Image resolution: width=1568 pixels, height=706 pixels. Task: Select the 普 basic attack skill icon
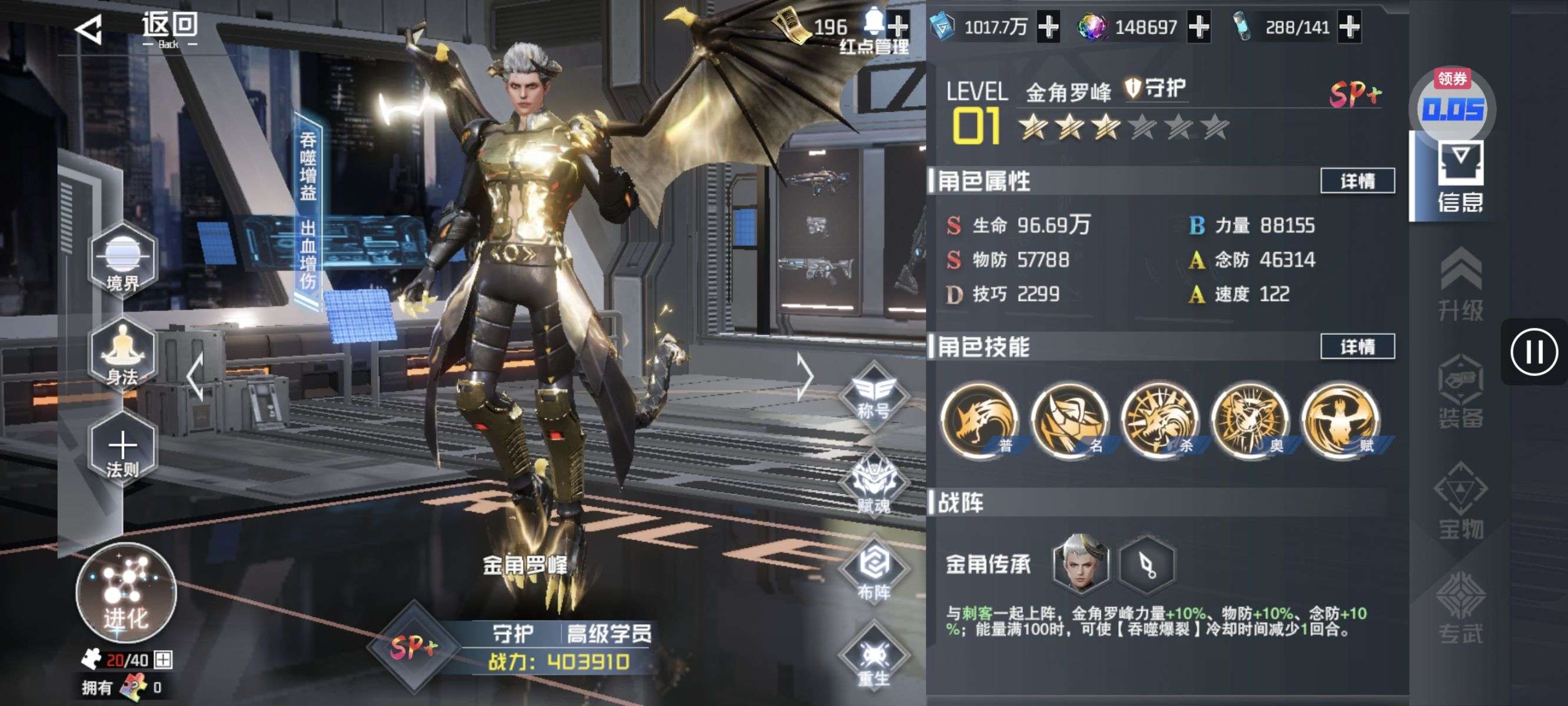[979, 420]
